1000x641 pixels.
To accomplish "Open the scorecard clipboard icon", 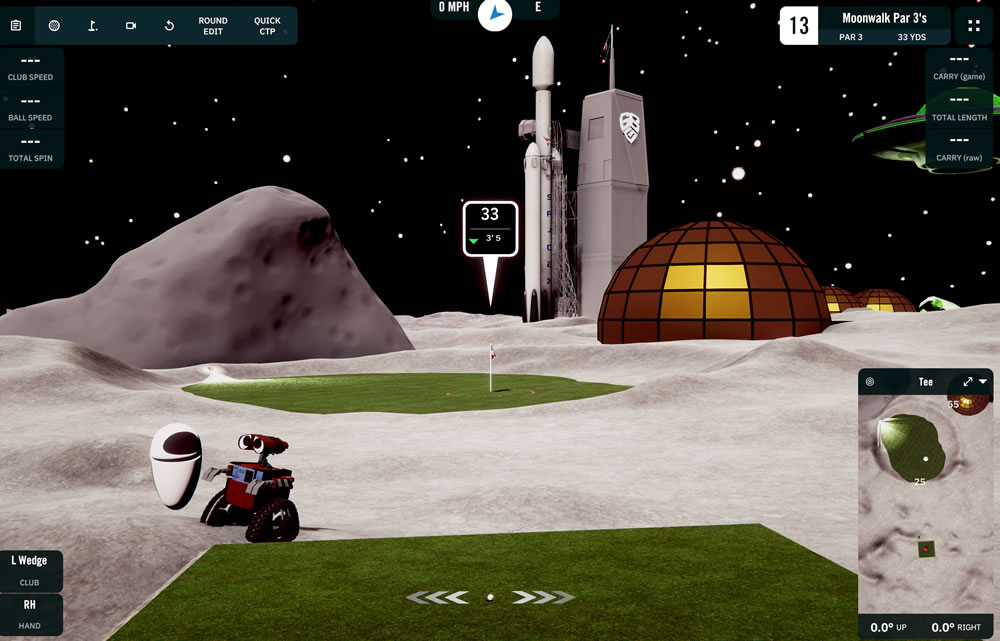I will point(16,25).
